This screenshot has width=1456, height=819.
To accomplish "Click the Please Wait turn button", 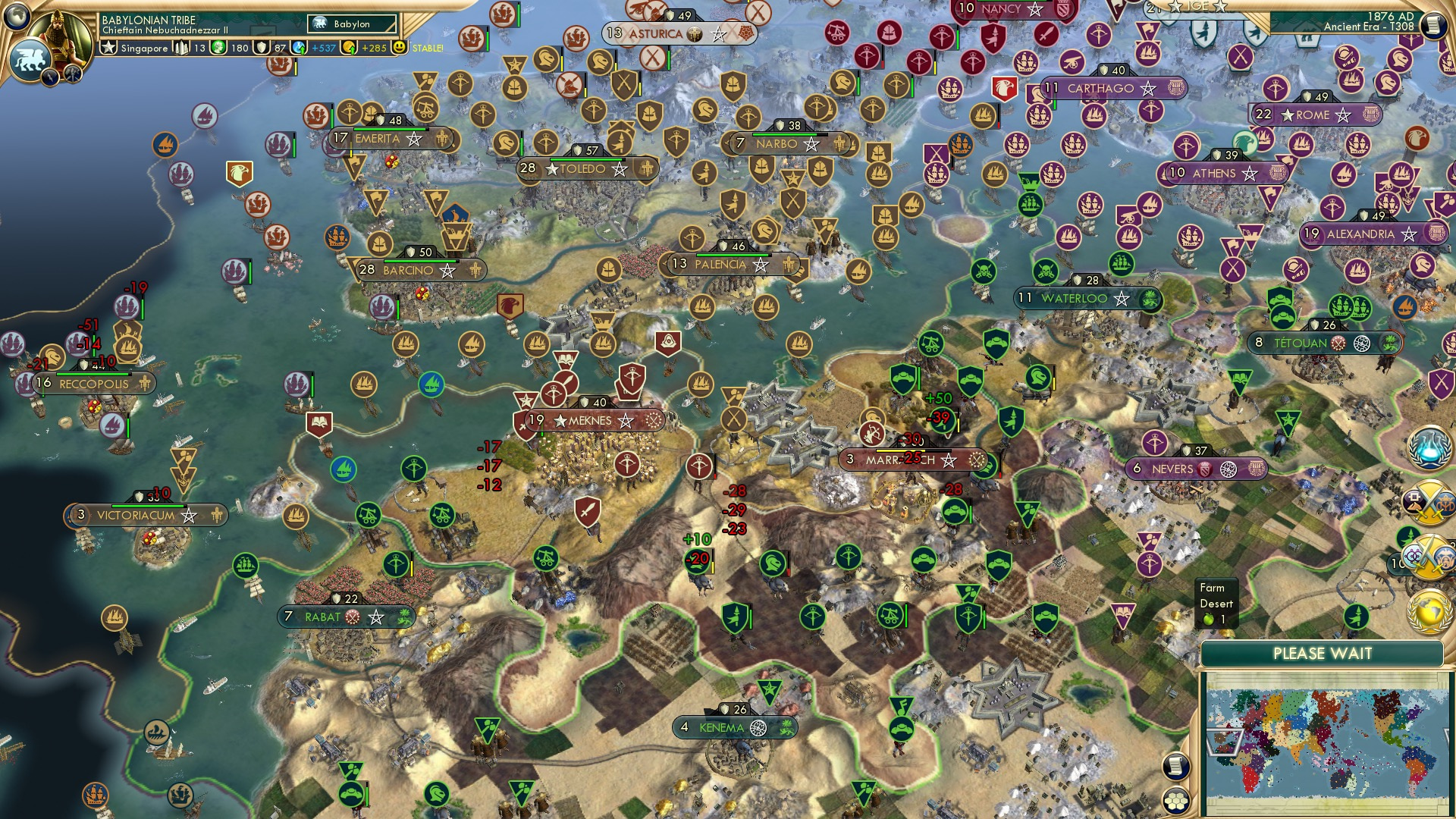I will (x=1322, y=654).
